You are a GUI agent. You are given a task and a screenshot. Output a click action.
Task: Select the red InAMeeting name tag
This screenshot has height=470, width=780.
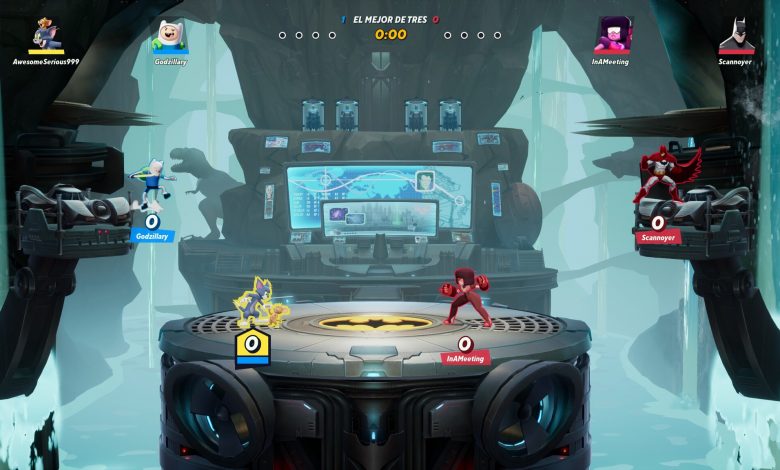click(464, 358)
